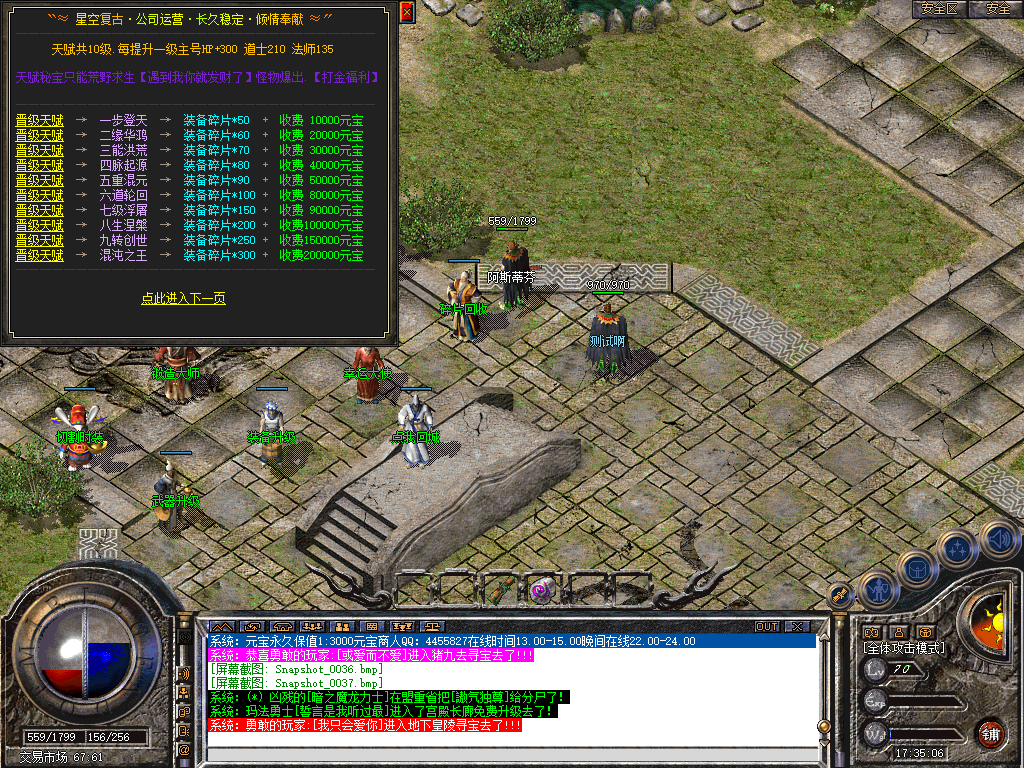Choose 晋级天赋 link for 五重混元 row
Viewport: 1024px width, 768px height.
(39, 181)
